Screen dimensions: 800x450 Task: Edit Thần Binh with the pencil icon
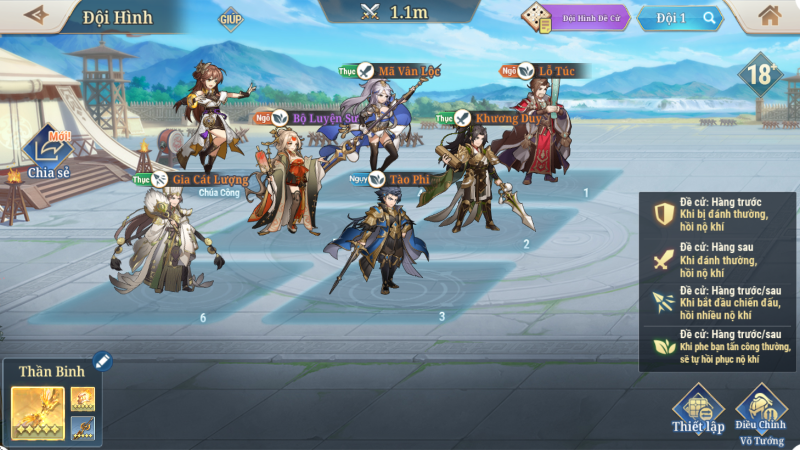[101, 360]
